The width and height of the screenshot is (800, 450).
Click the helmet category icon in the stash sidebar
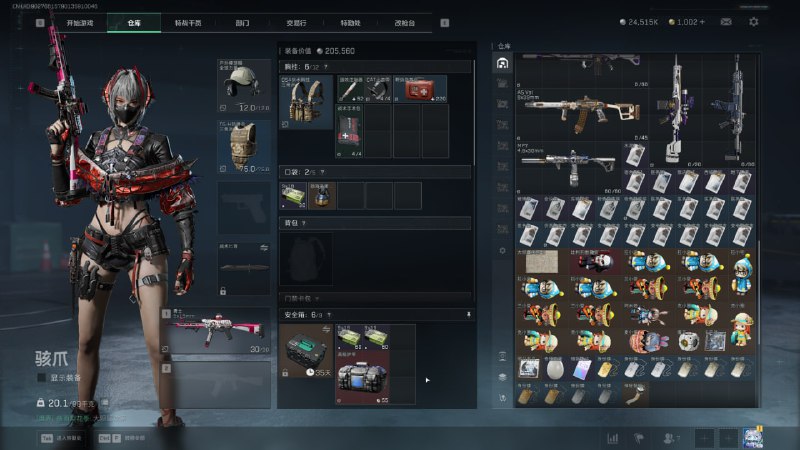click(x=502, y=64)
